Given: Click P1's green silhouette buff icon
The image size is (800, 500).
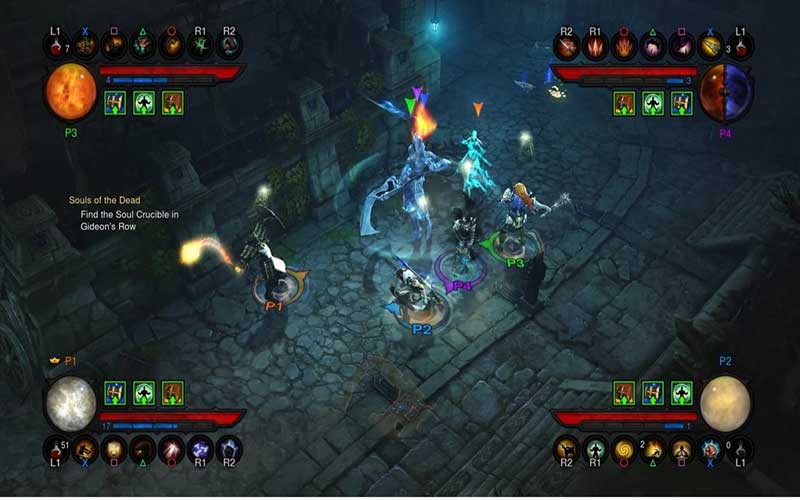Looking at the screenshot, I should click(144, 392).
